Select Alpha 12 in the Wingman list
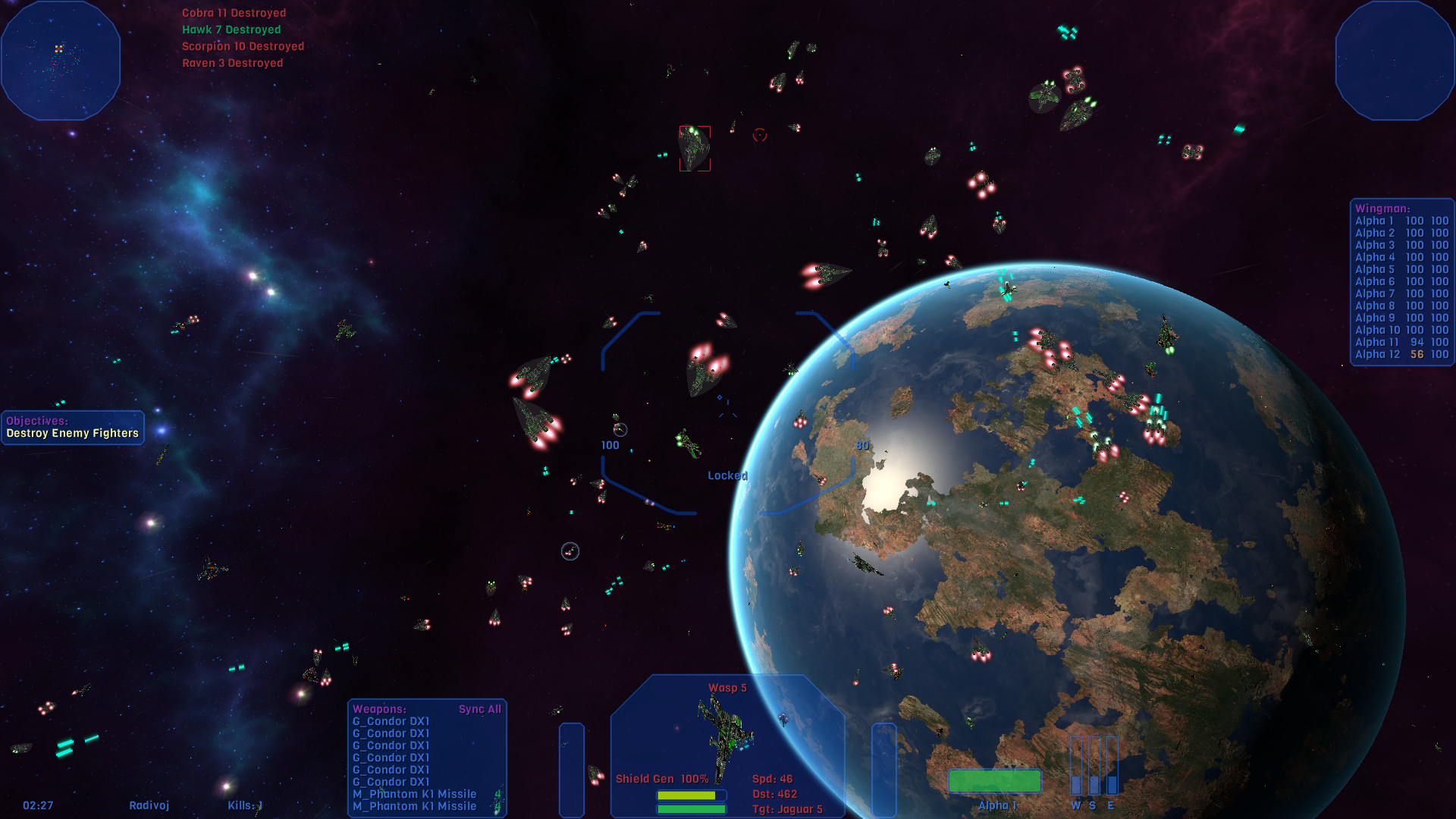The width and height of the screenshot is (1456, 819). tap(1376, 354)
